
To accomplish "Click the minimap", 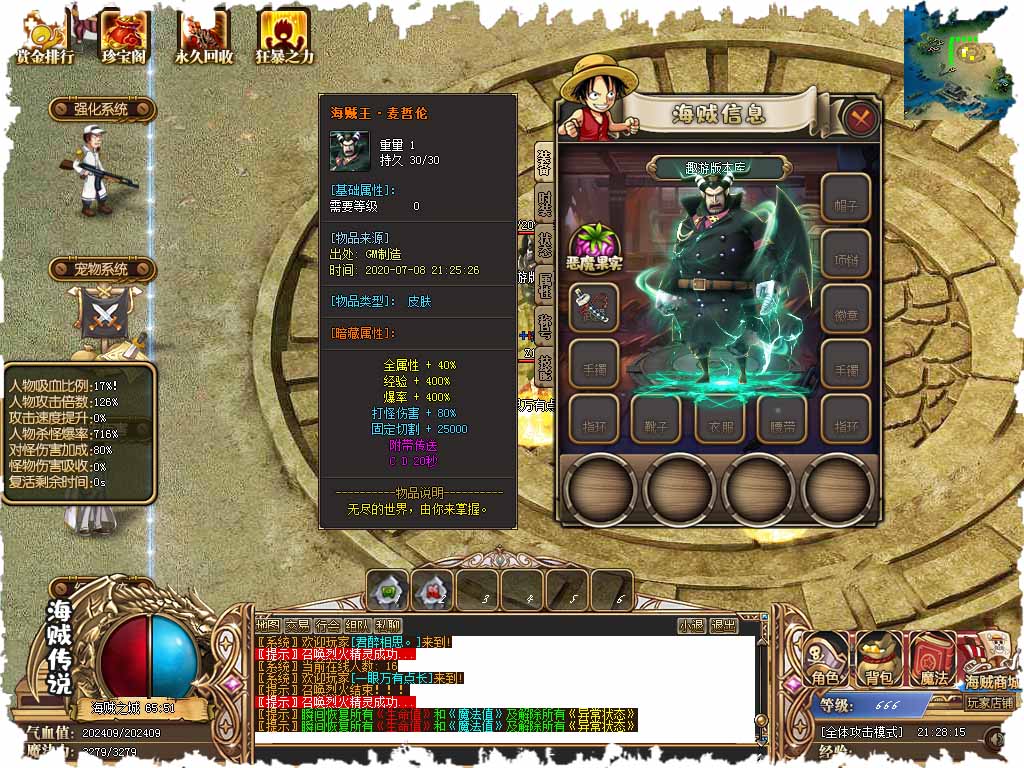I will pos(962,61).
